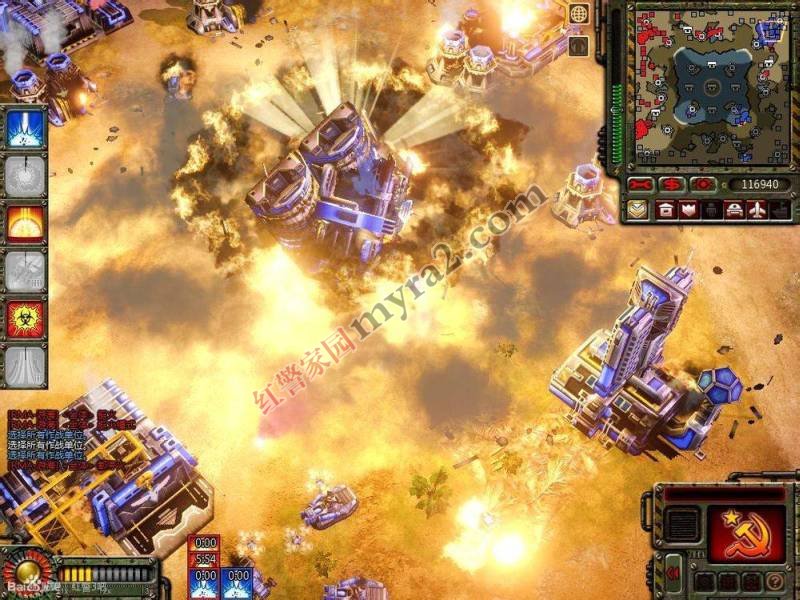
Task: Activate the red wrench repair button
Action: [642, 185]
